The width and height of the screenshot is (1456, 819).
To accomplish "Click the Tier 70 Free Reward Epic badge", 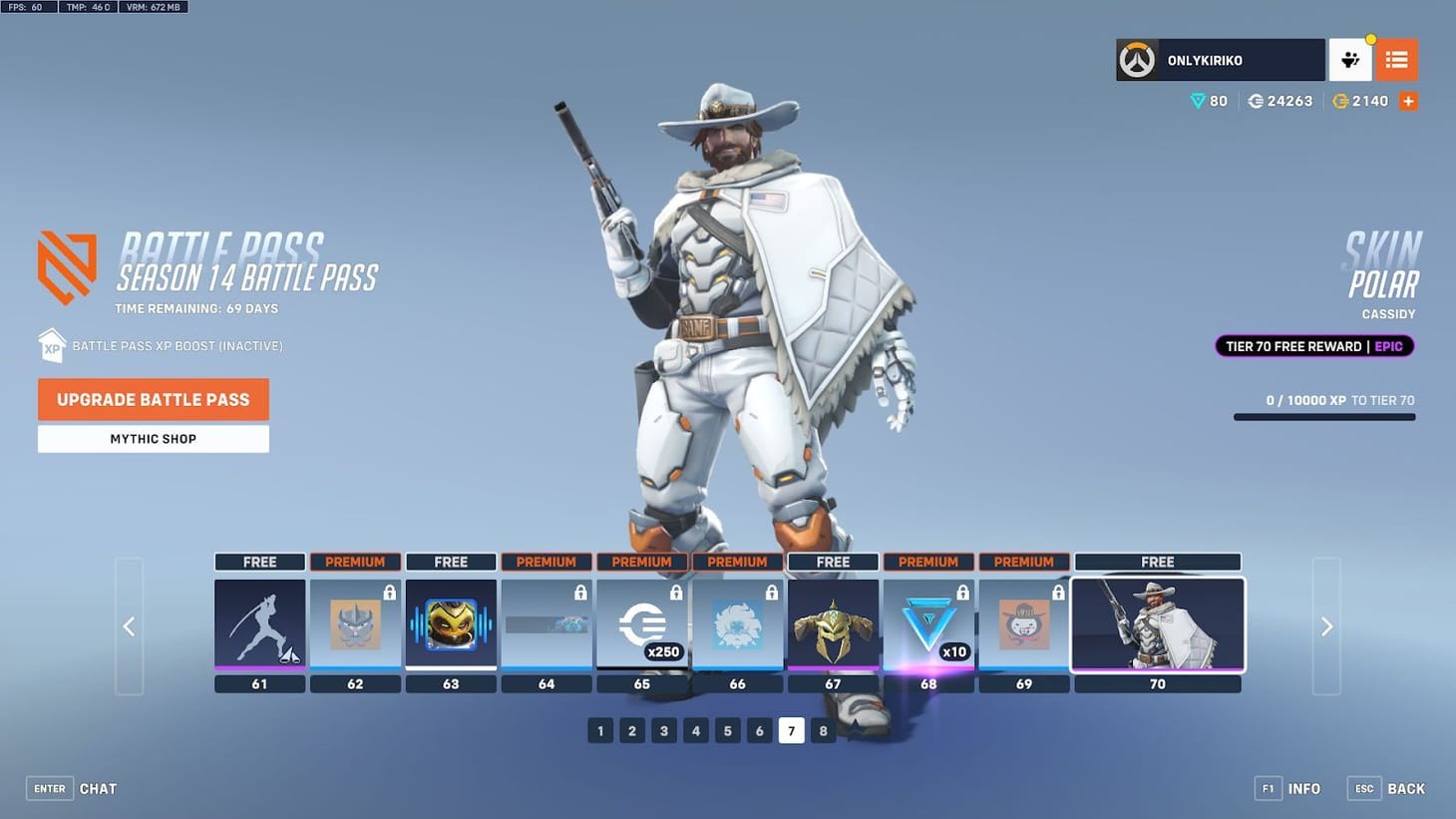I will 1314,346.
